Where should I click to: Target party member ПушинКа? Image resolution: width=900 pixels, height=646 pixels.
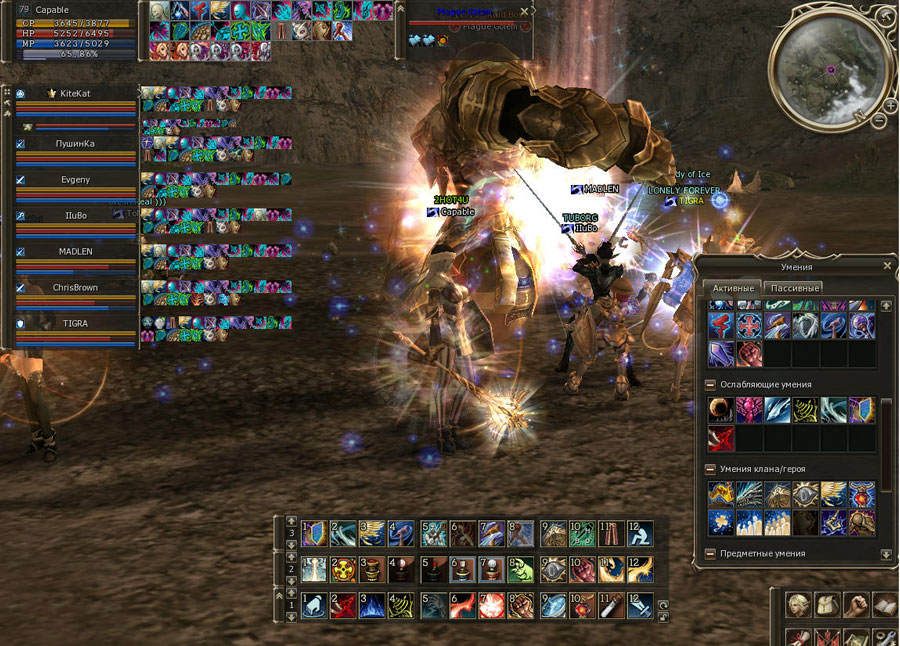click(76, 143)
